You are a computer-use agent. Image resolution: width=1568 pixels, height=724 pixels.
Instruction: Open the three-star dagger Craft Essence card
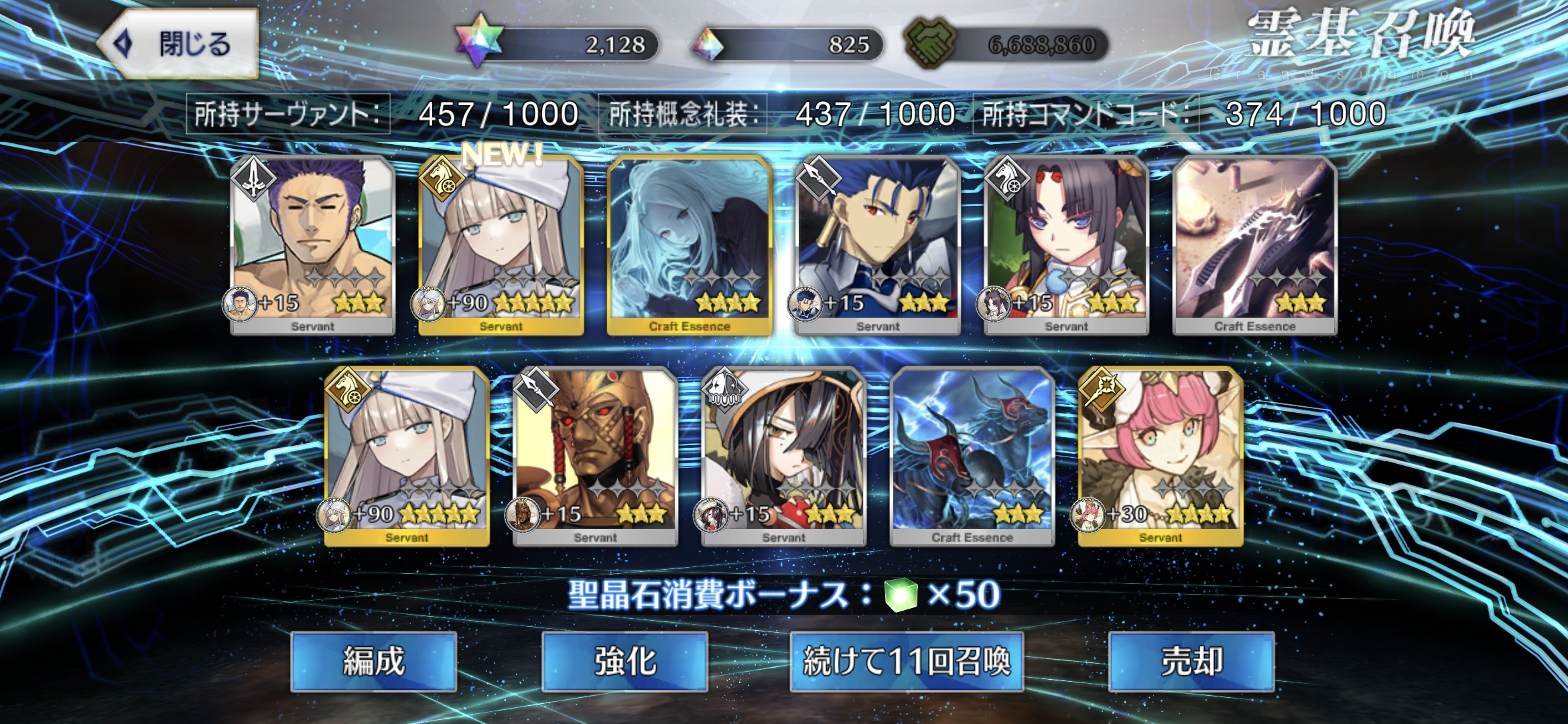pos(1254,245)
